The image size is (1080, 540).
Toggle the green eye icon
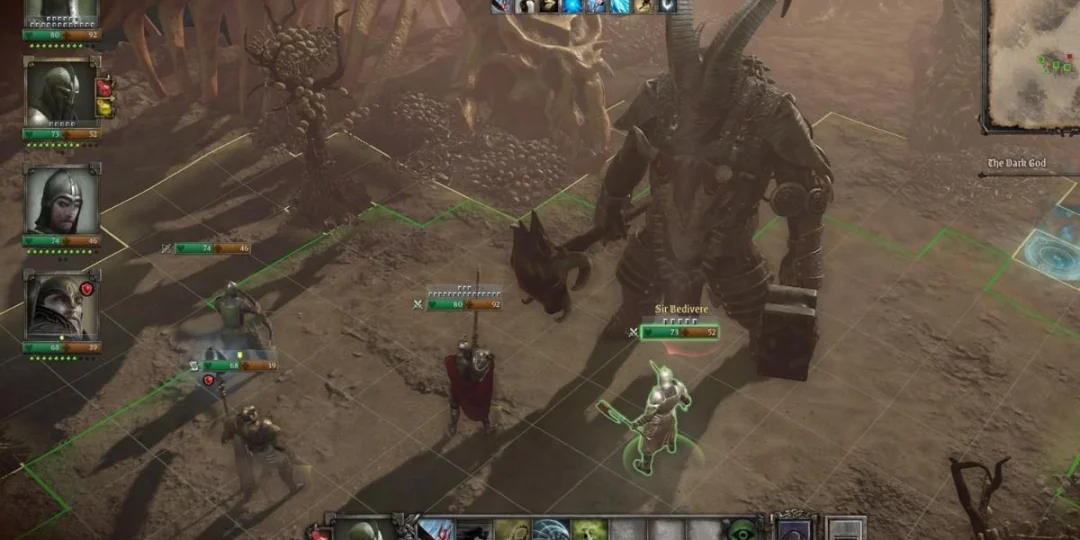coord(741,530)
